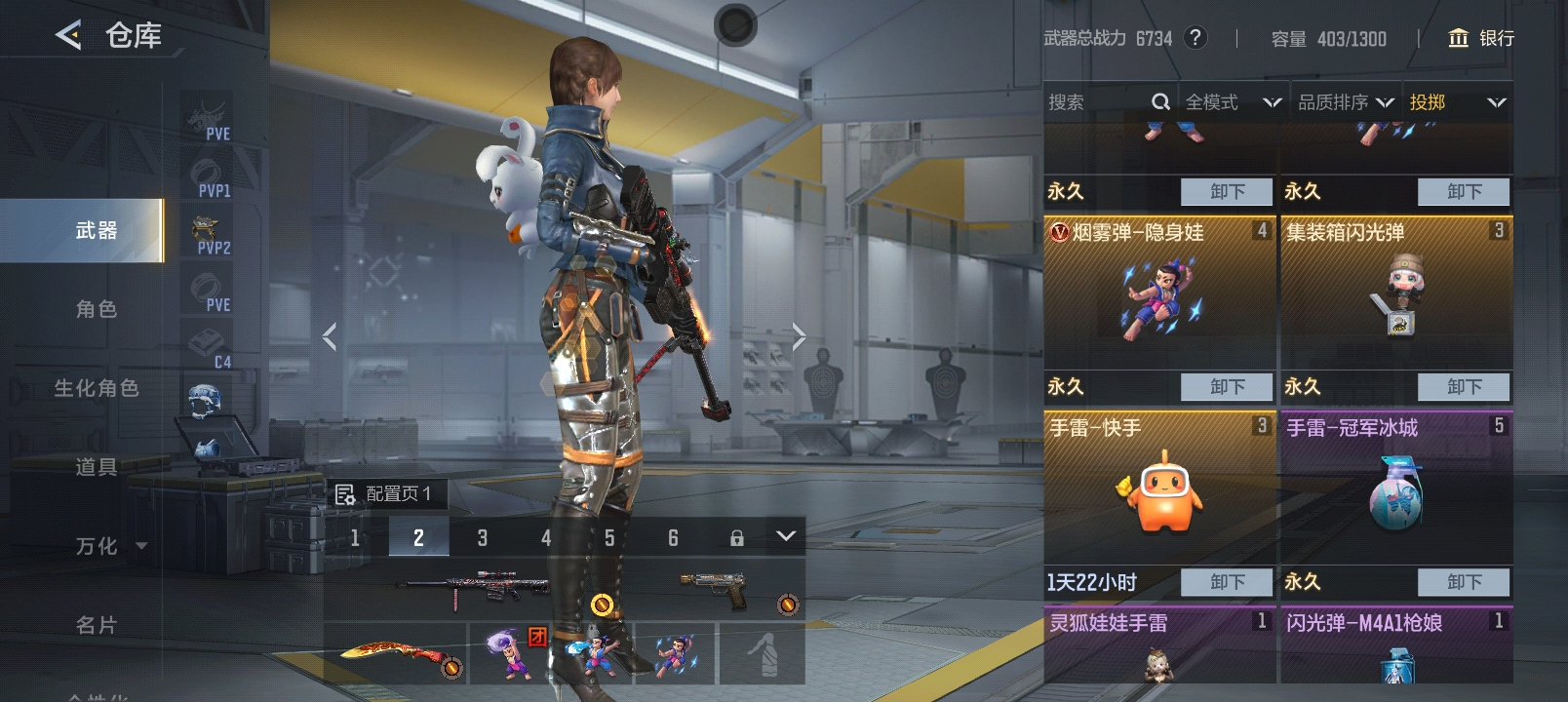Open the 名片 name card category
Image resolution: width=1568 pixels, height=702 pixels.
[96, 625]
